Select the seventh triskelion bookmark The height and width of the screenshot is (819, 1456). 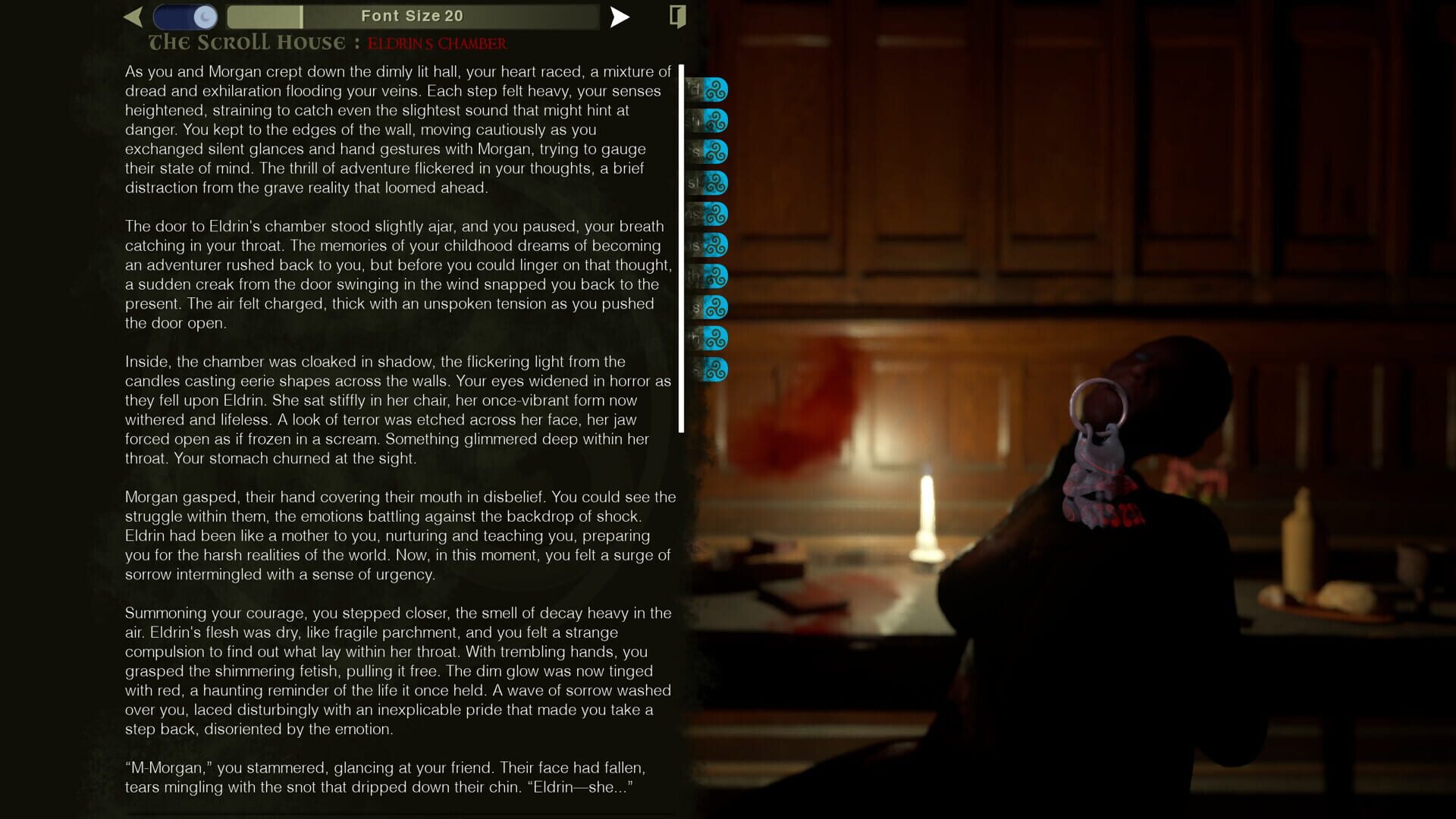coord(716,276)
